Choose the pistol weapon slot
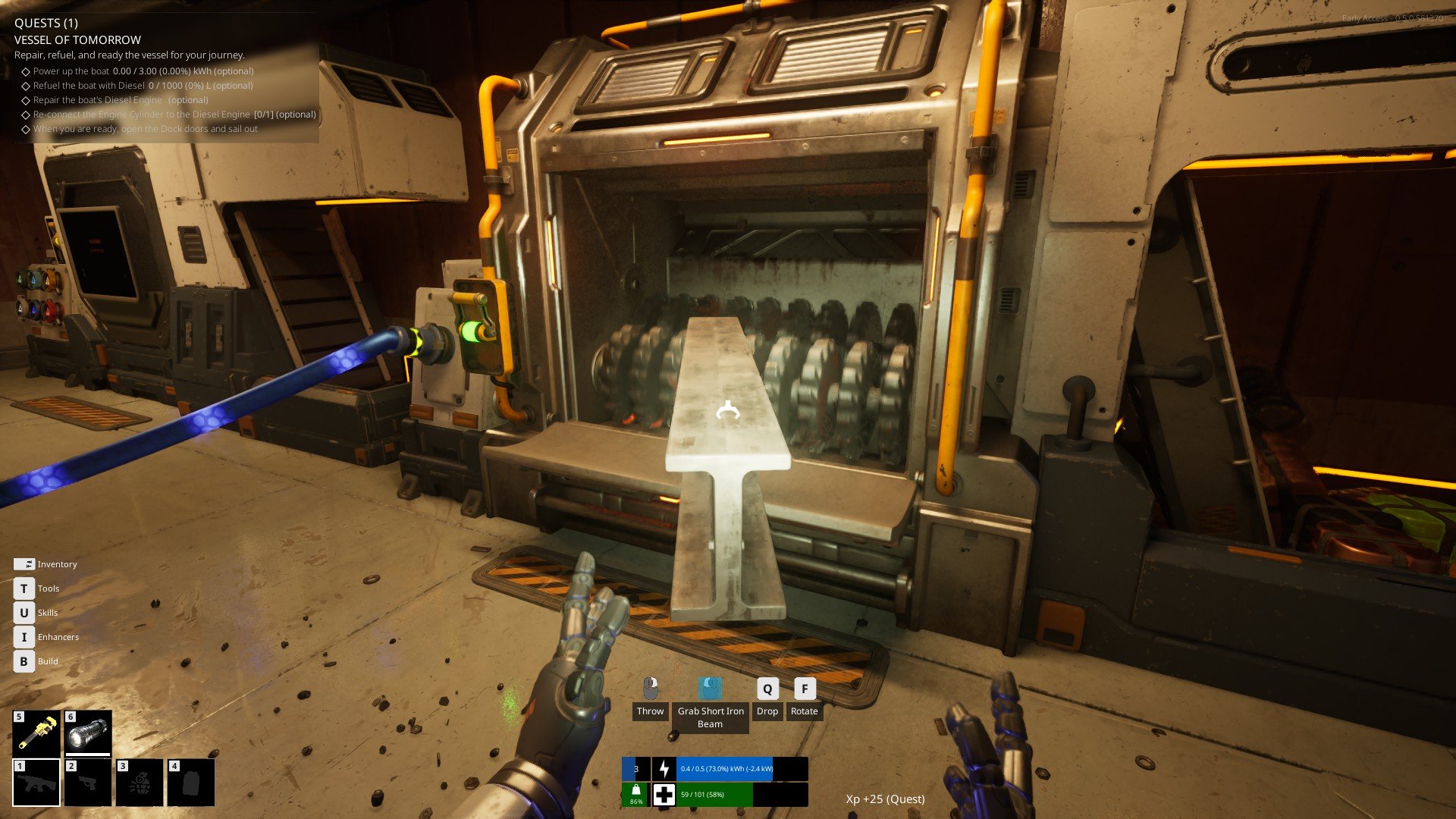Viewport: 1456px width, 819px height. point(88,783)
